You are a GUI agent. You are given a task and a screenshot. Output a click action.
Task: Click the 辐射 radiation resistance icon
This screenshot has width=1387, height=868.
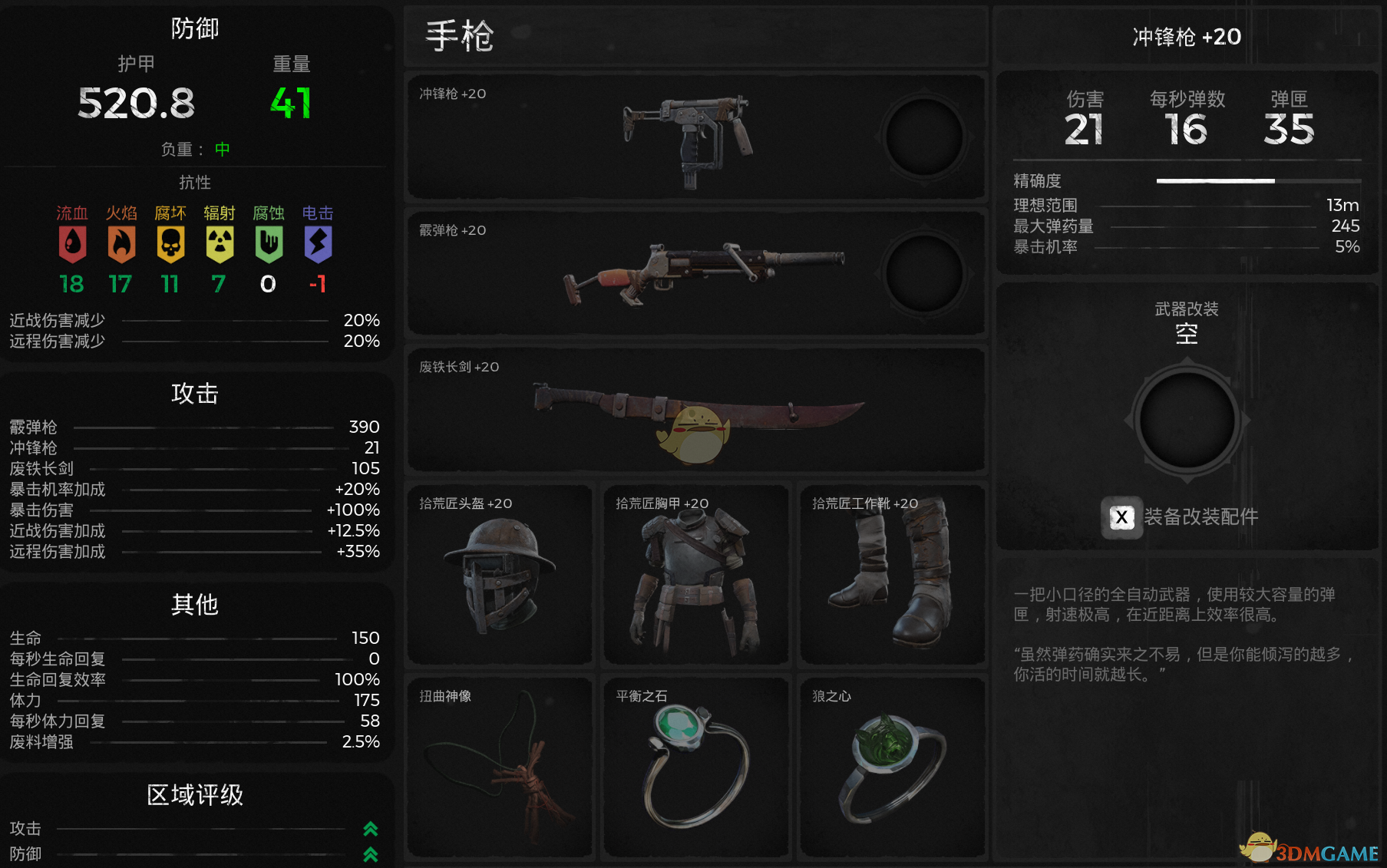[x=220, y=244]
